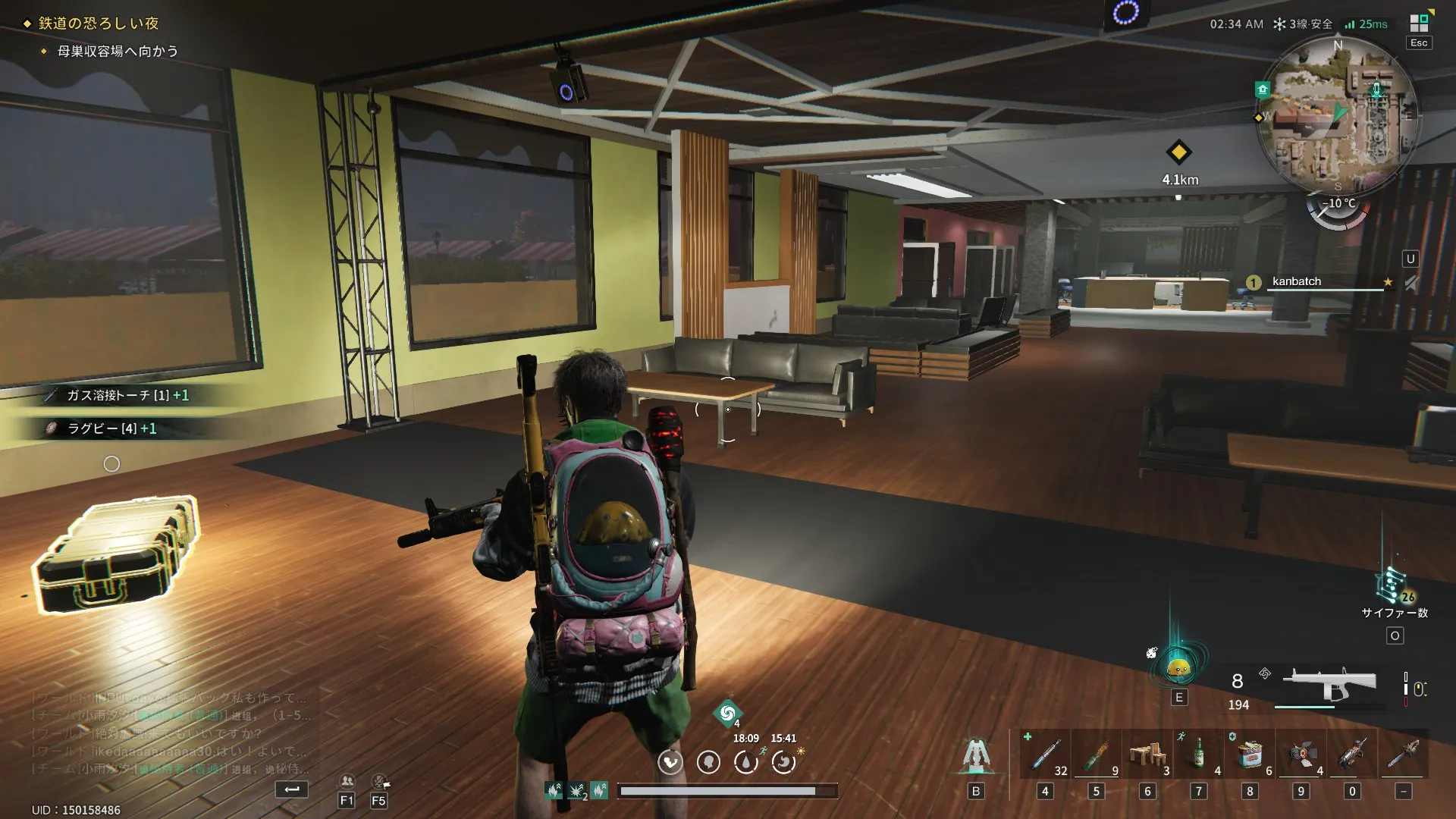Open the circular minimap
1456x819 pixels.
click(x=1338, y=115)
